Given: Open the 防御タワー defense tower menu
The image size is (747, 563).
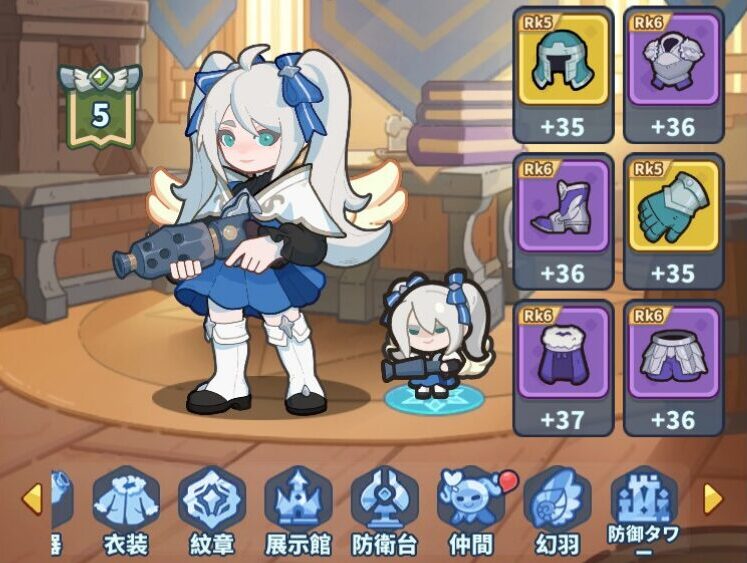Looking at the screenshot, I should click(643, 508).
